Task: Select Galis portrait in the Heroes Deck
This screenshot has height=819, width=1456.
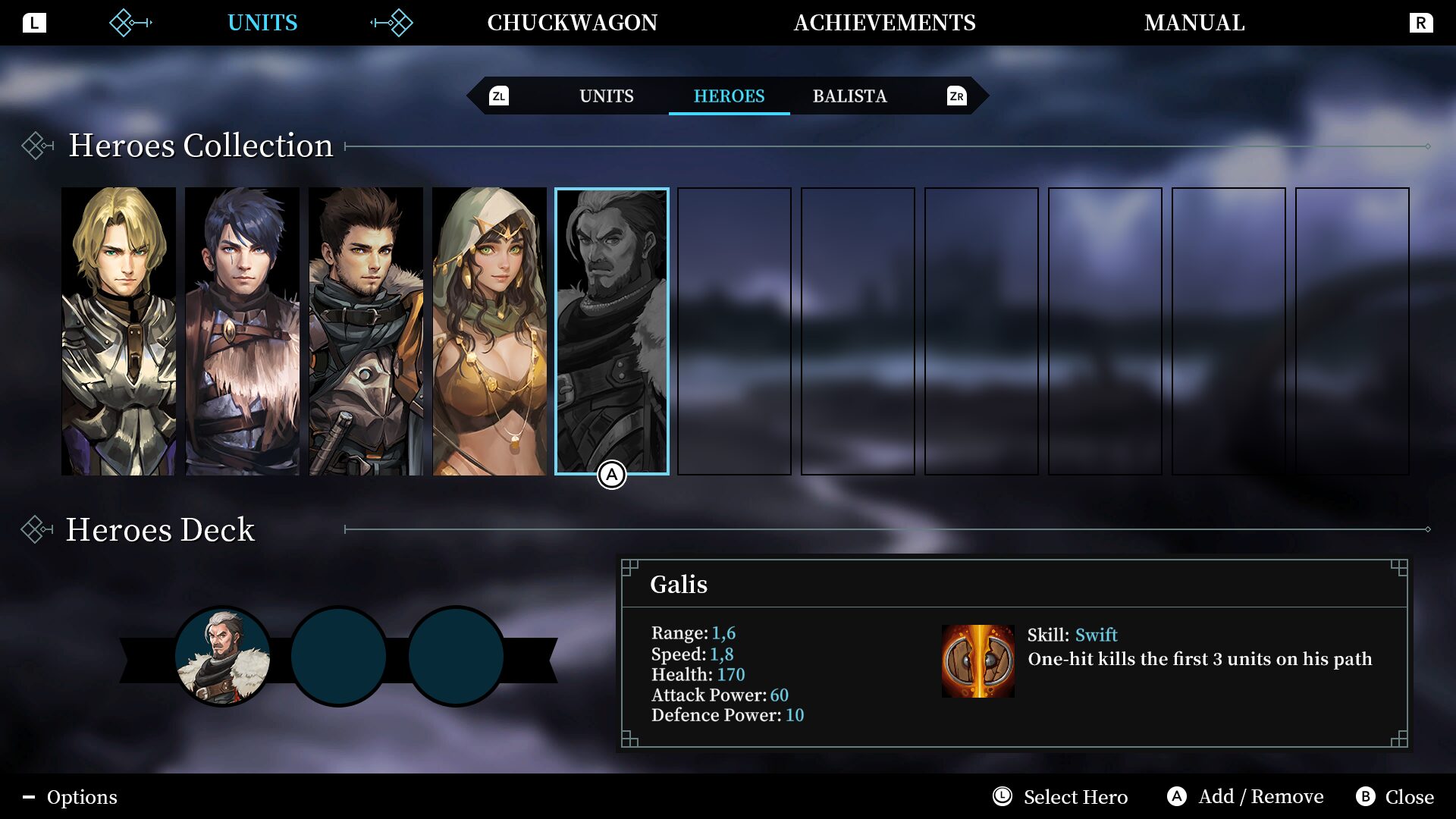Action: pos(223,656)
